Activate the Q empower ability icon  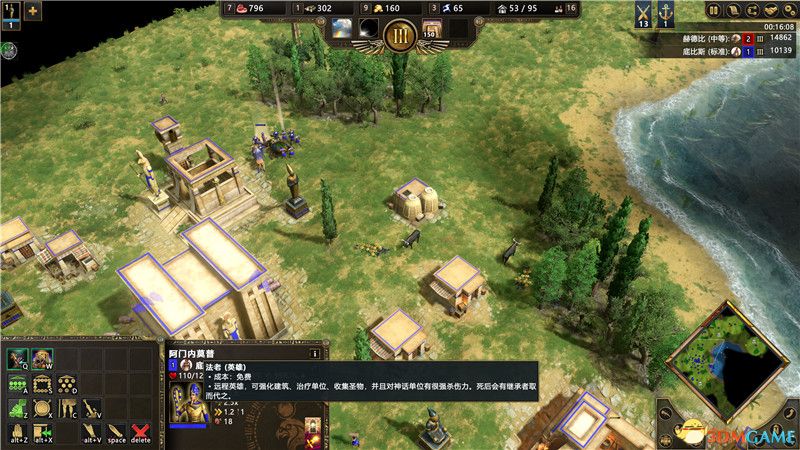[x=17, y=359]
